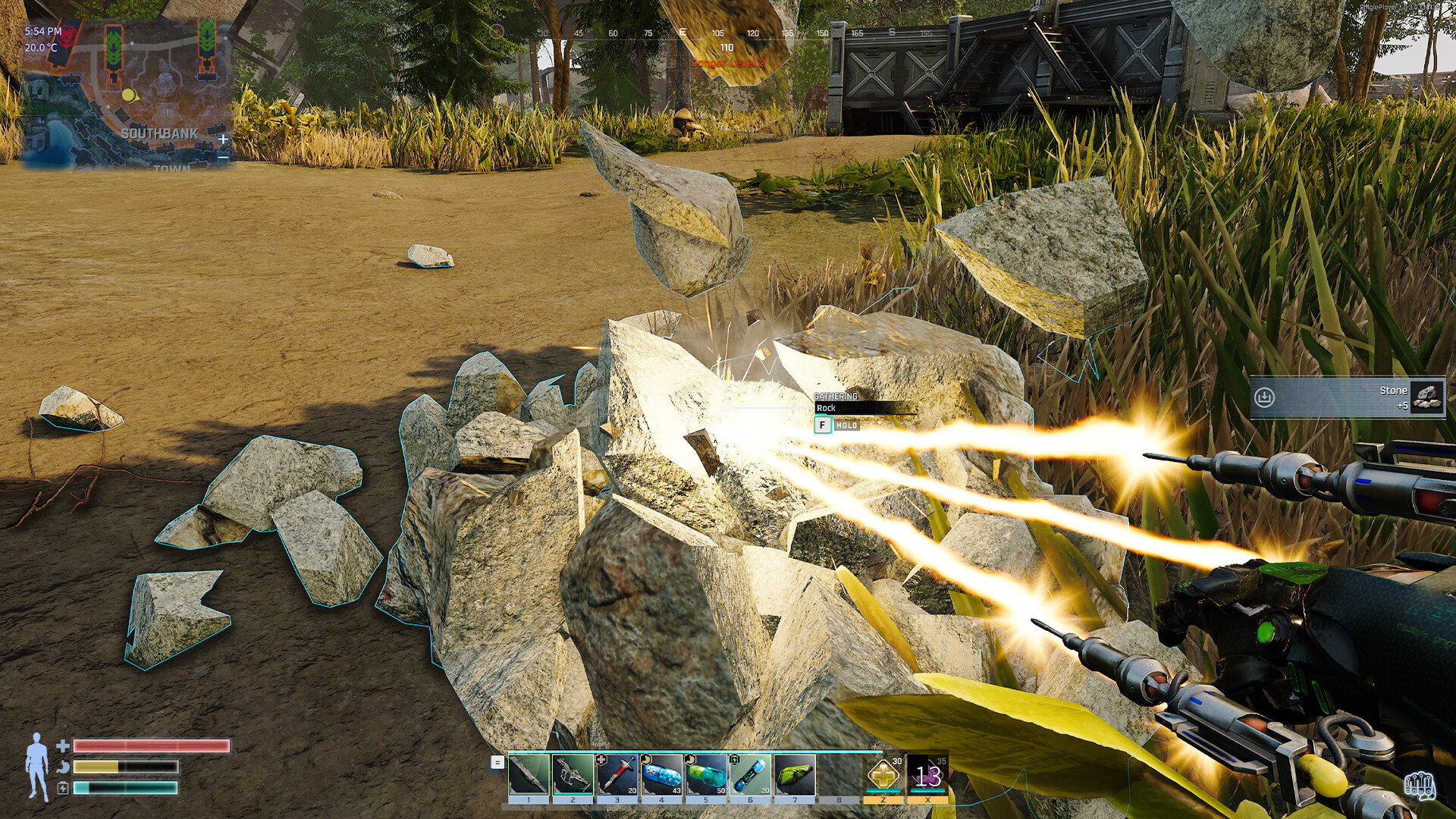This screenshot has height=819, width=1456.
Task: Click the Stone +5 pickup notification
Action: click(1354, 396)
